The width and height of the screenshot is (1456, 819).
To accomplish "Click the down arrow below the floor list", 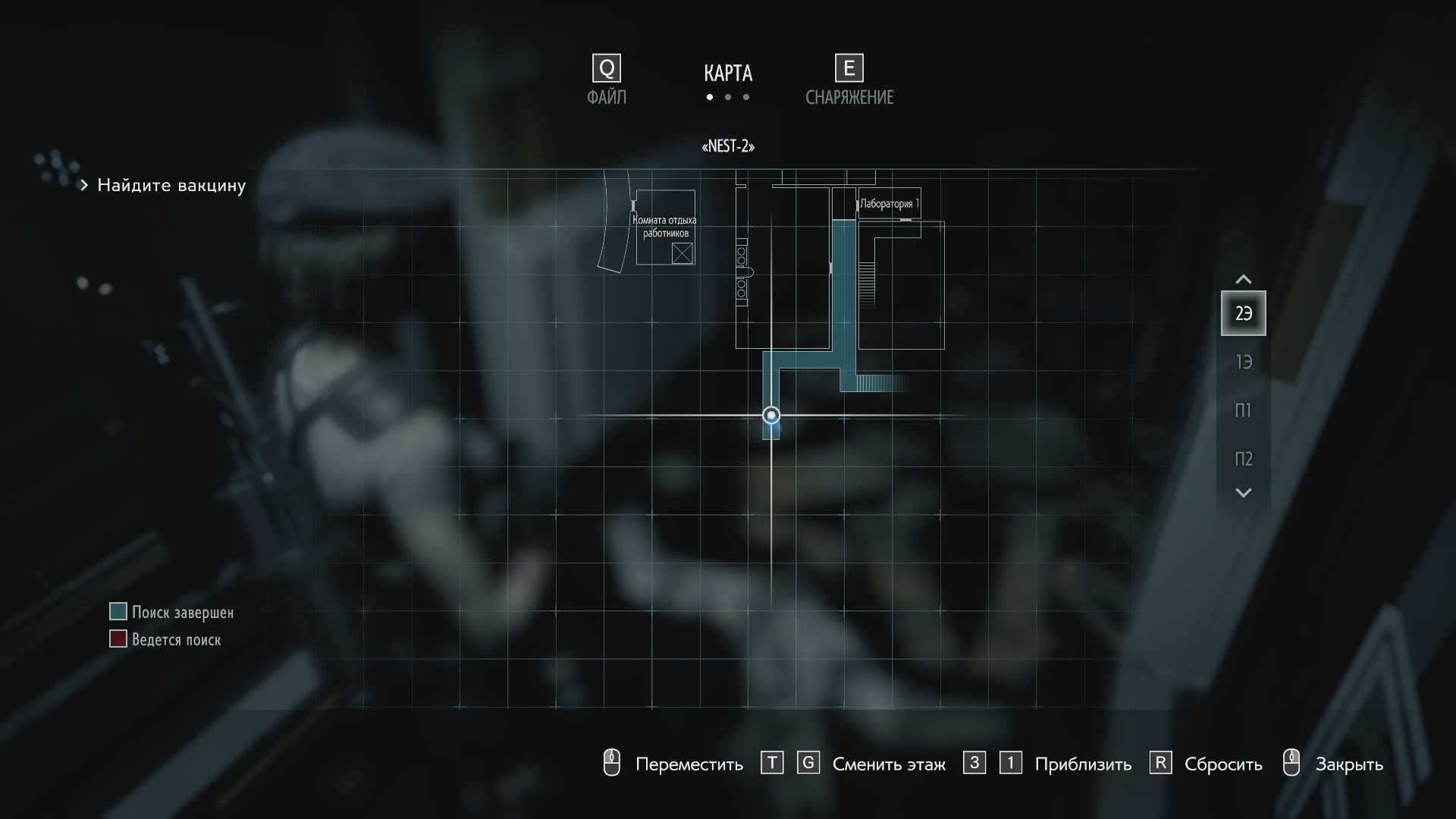I will click(x=1243, y=493).
